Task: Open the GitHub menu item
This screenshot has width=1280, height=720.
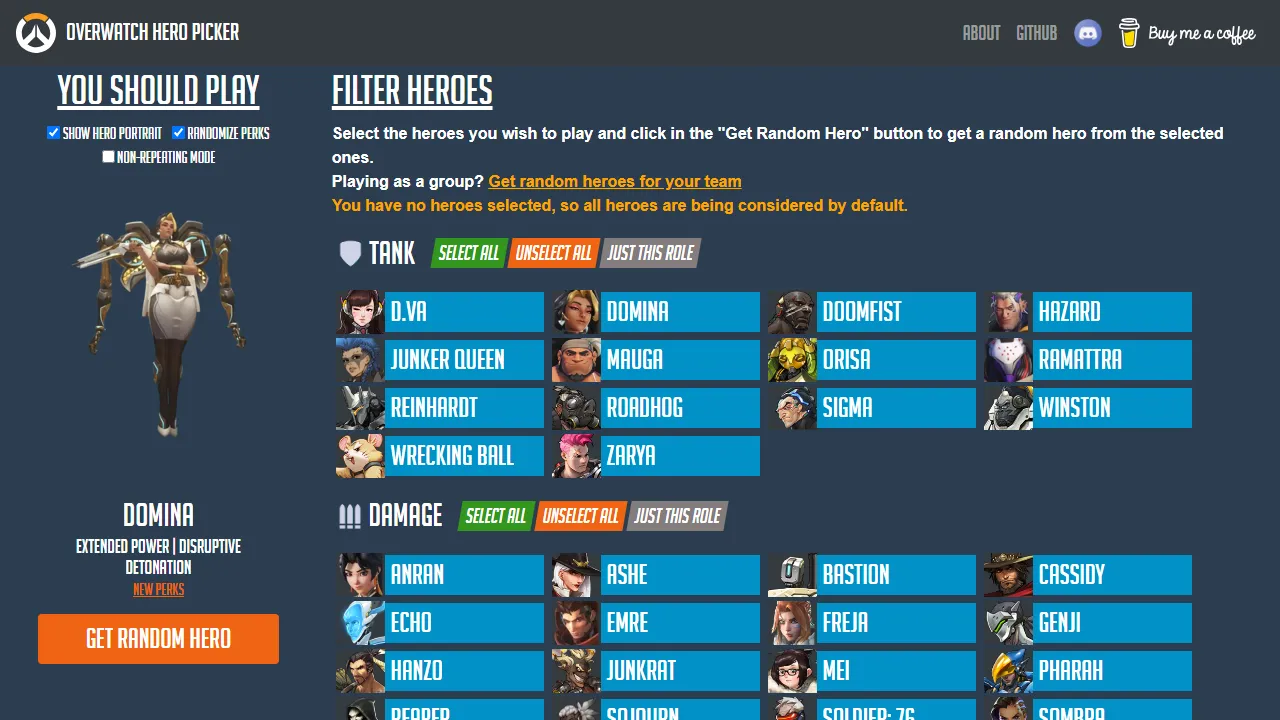Action: coord(1036,32)
